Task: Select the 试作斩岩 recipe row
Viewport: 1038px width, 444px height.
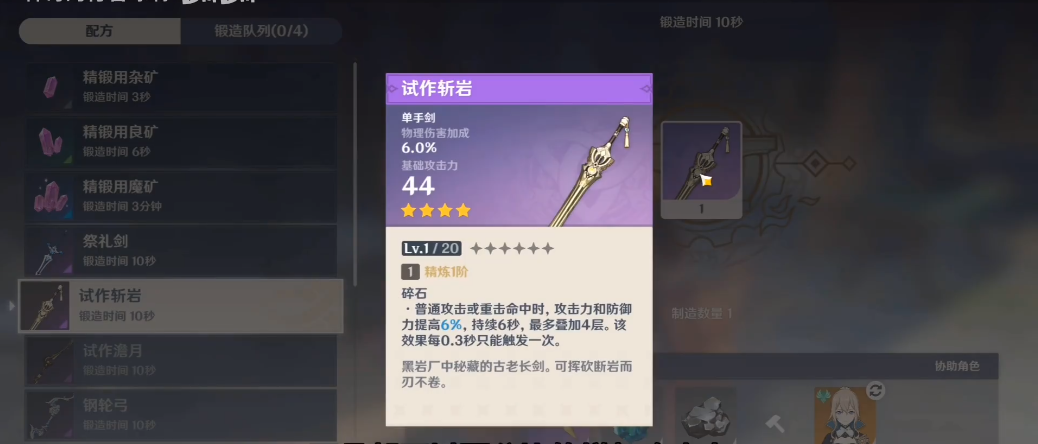Action: (181, 305)
